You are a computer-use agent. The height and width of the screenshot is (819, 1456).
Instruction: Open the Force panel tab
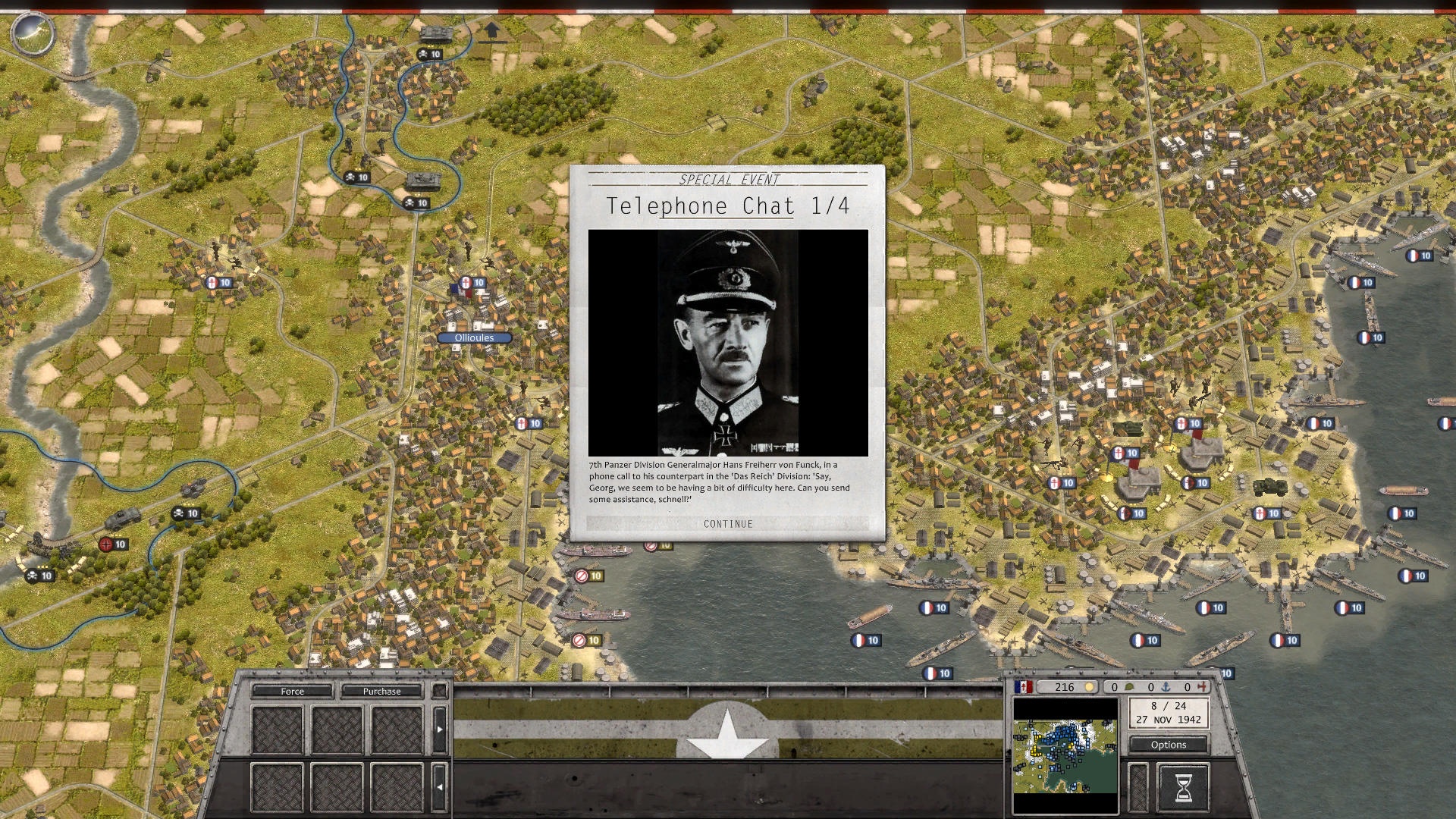(x=292, y=691)
